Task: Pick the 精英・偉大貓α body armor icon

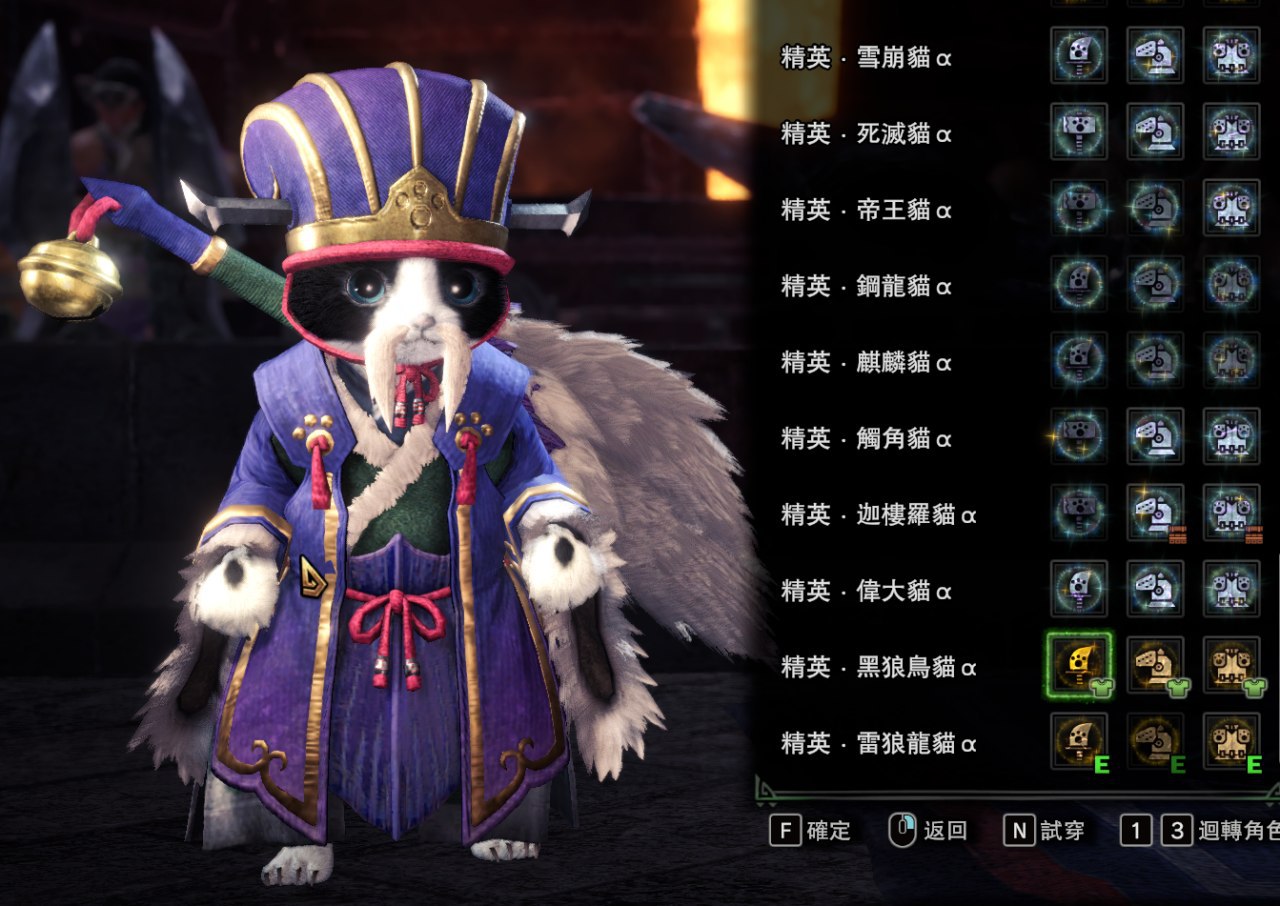Action: click(x=1231, y=589)
